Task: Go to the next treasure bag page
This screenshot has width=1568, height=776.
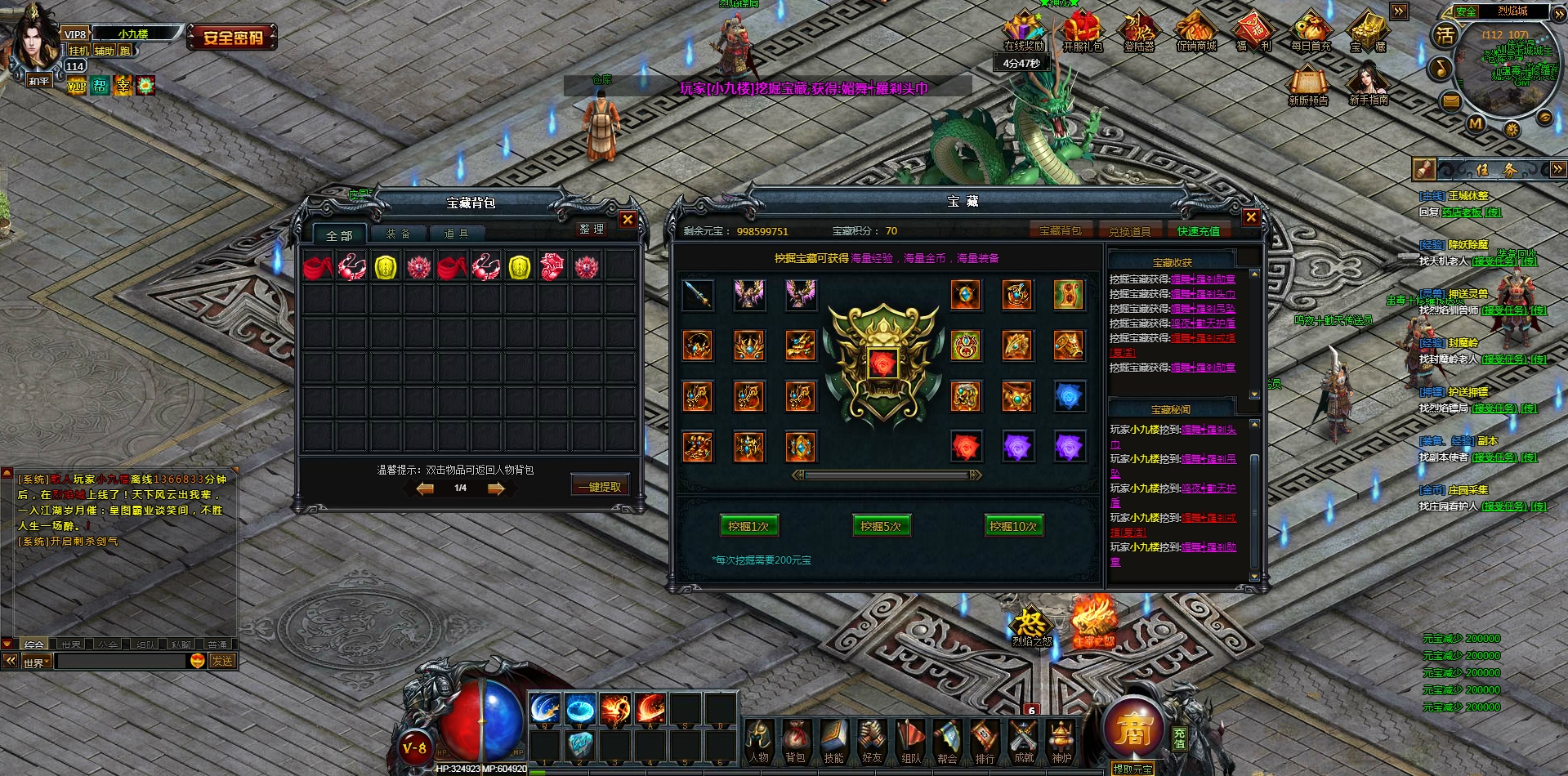Action: [496, 488]
